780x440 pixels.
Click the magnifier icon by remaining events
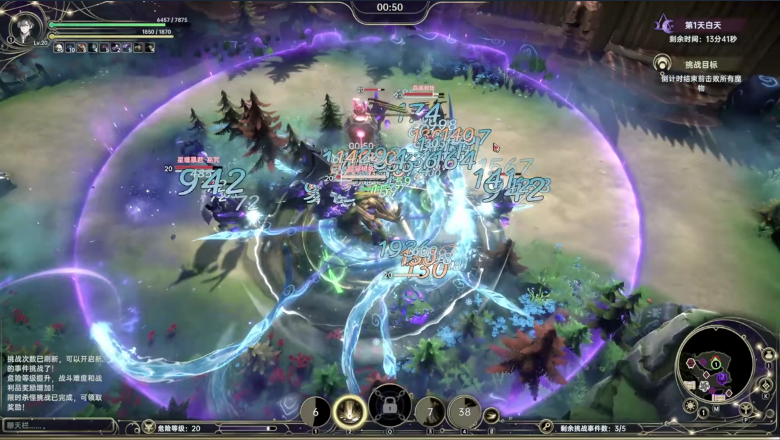[546, 427]
